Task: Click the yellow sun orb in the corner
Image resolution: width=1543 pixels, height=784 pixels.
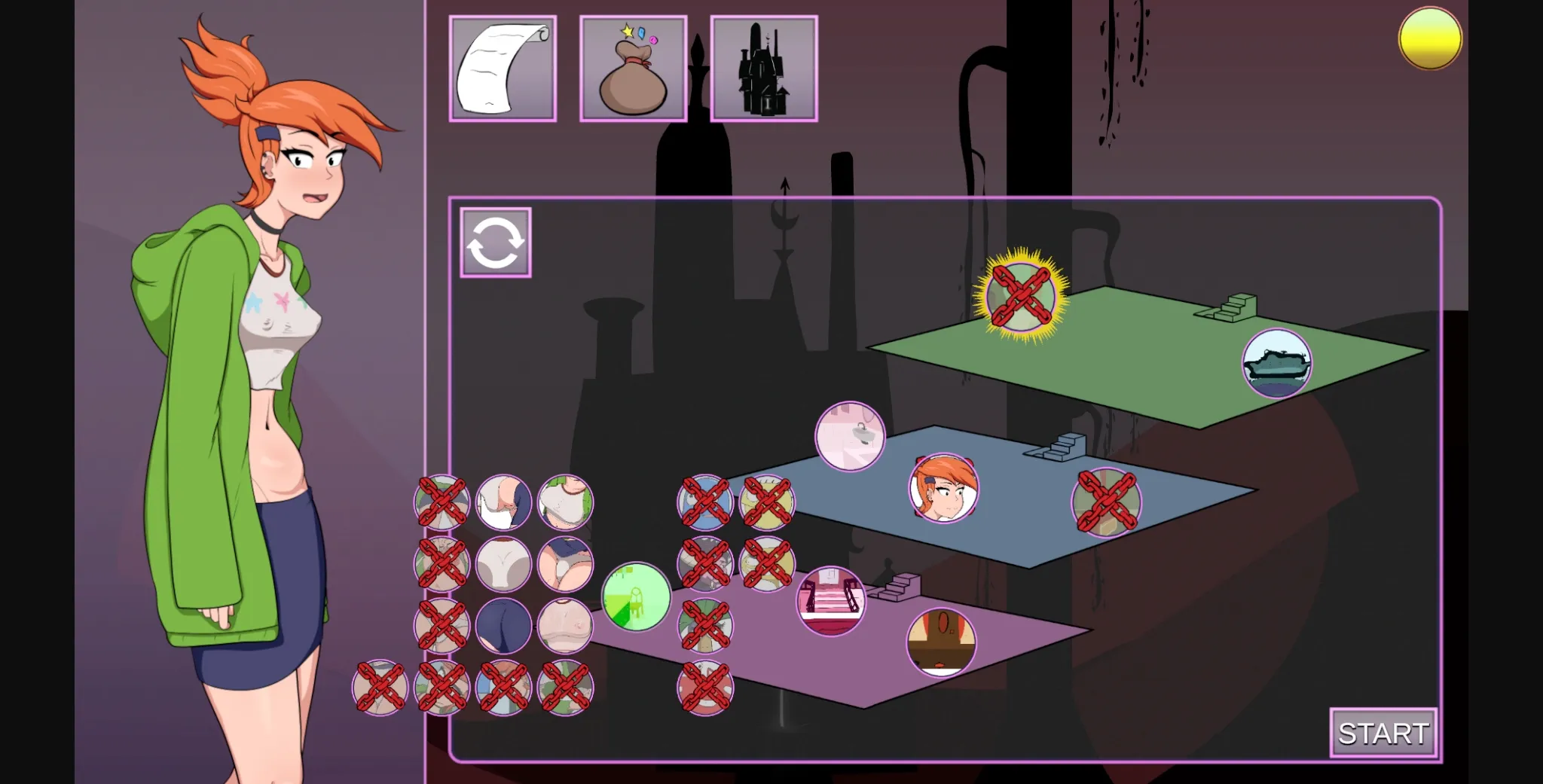Action: (1429, 38)
